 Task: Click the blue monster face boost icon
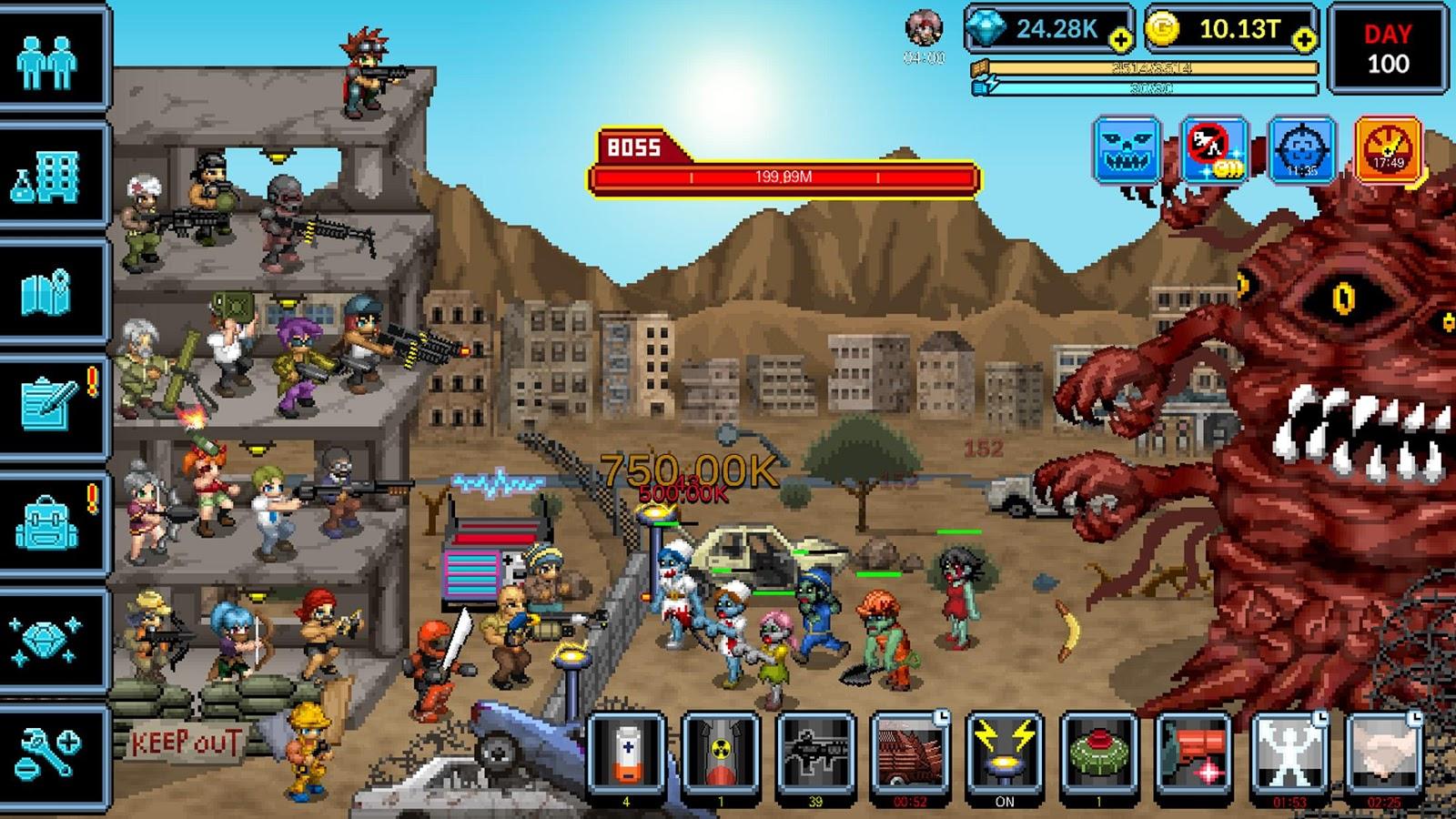[1127, 150]
